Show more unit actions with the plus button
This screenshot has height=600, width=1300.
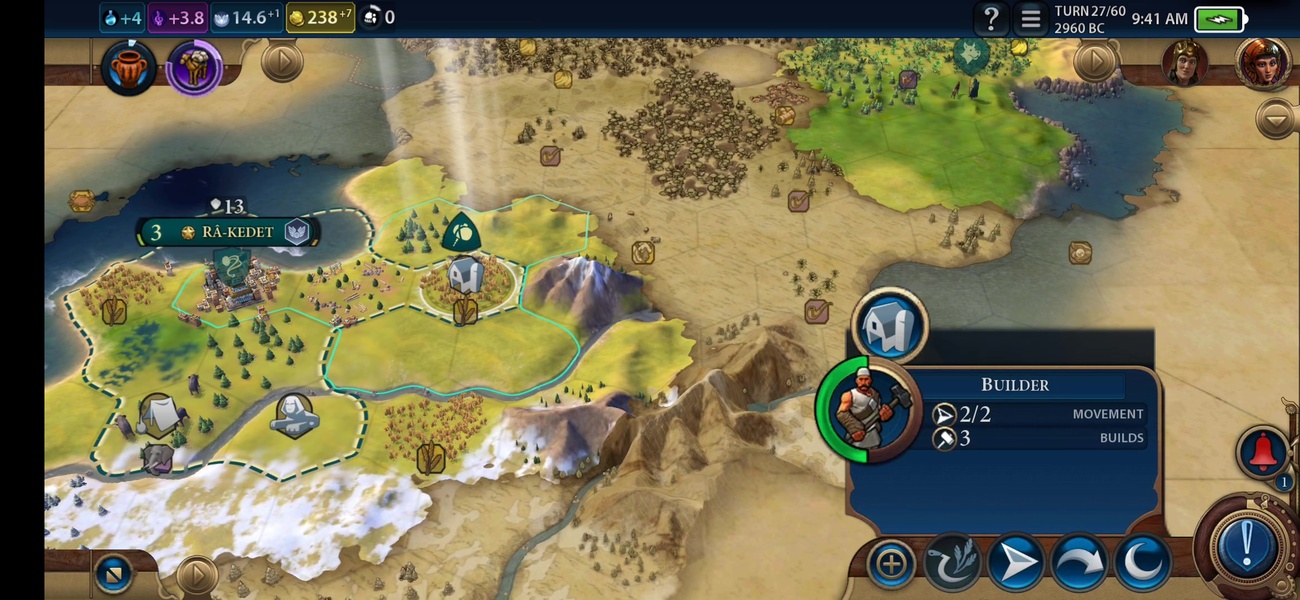pos(890,564)
